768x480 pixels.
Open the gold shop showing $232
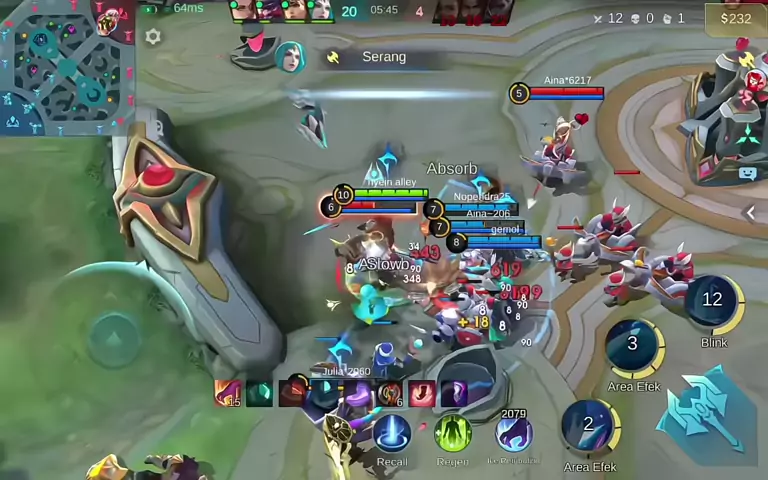tap(735, 18)
